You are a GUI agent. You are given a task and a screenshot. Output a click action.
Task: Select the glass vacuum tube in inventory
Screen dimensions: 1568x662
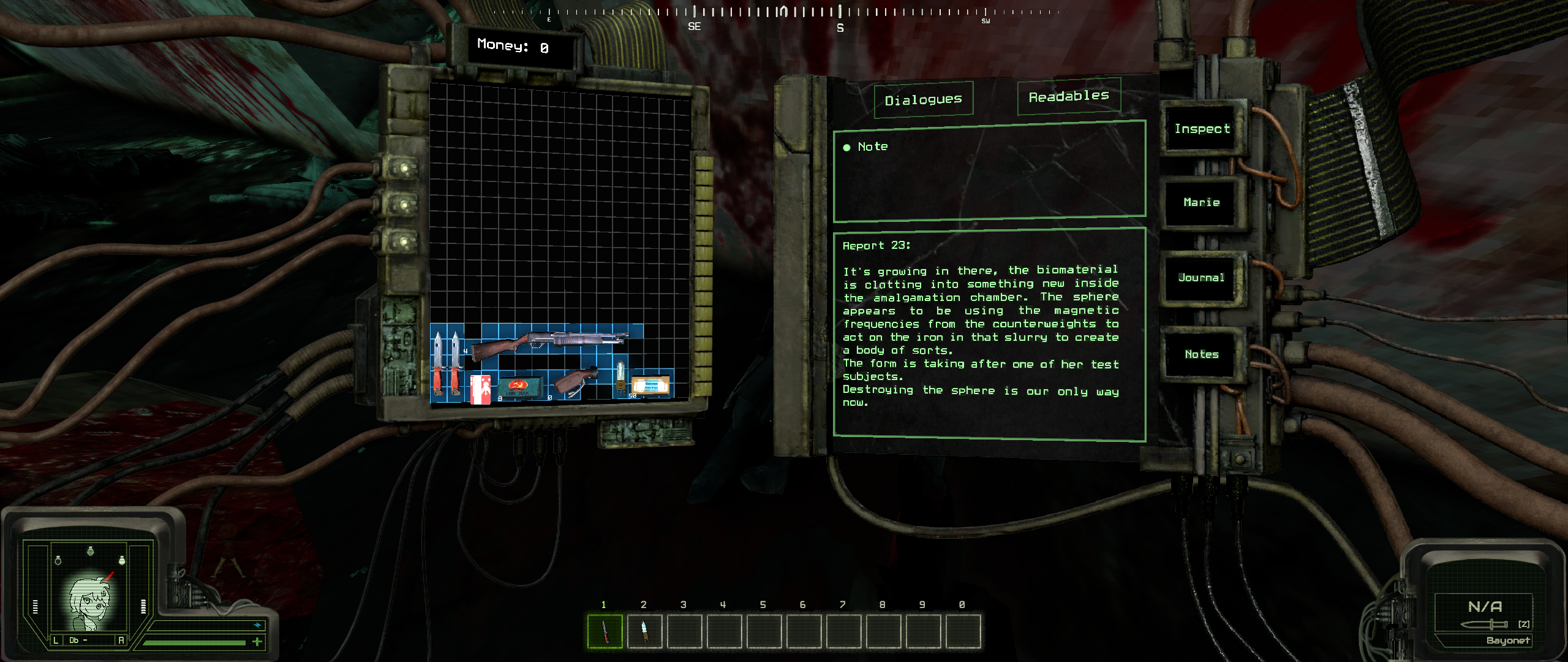620,377
